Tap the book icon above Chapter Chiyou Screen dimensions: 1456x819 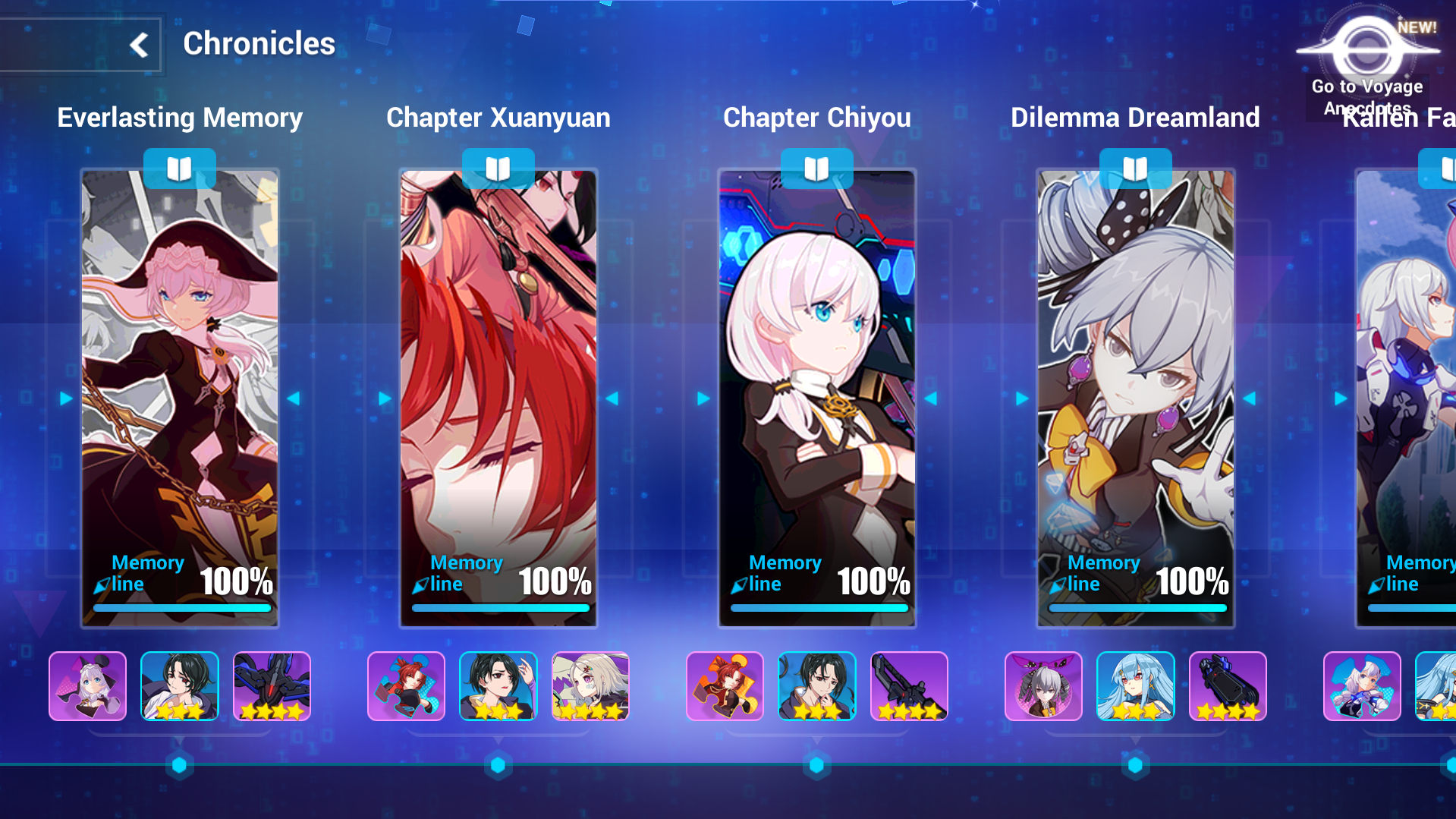[817, 169]
